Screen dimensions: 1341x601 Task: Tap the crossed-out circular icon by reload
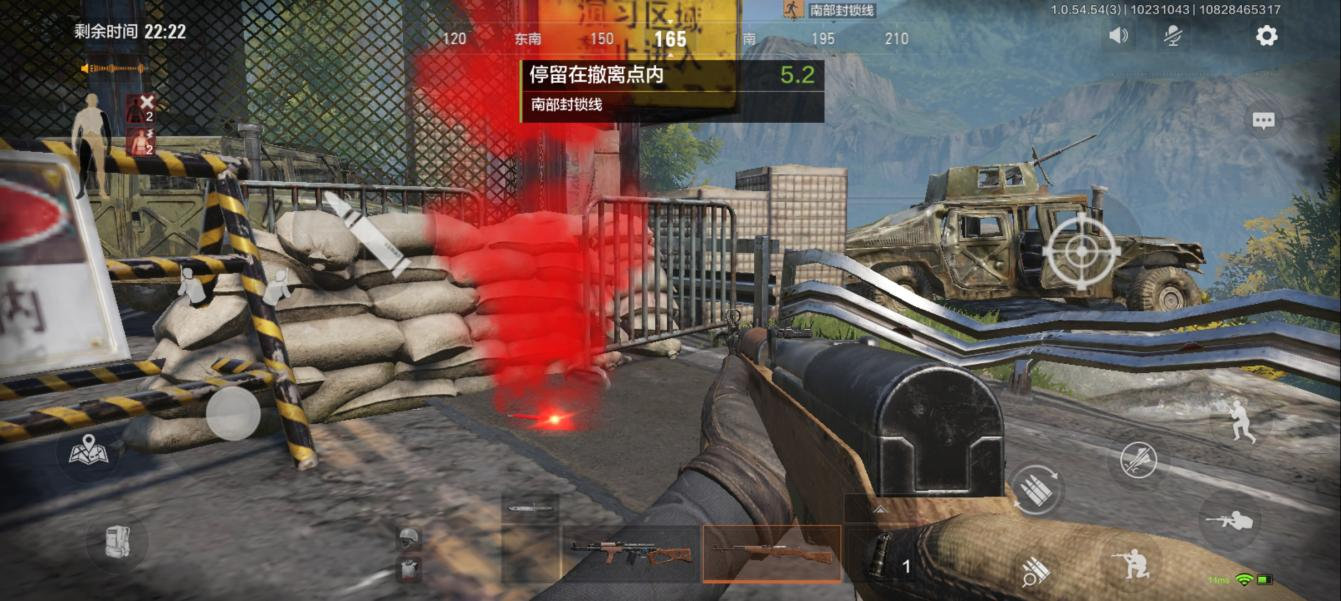[x=1138, y=460]
